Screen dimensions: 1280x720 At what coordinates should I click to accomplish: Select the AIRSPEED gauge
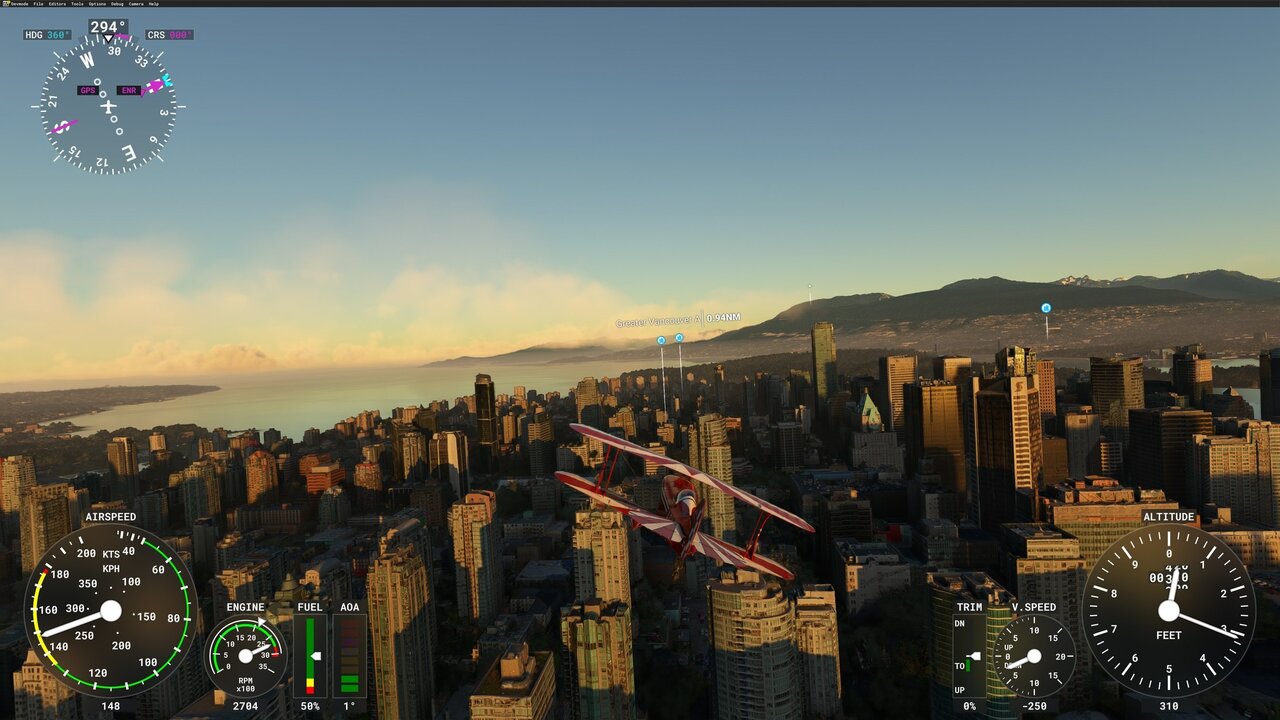click(x=110, y=608)
